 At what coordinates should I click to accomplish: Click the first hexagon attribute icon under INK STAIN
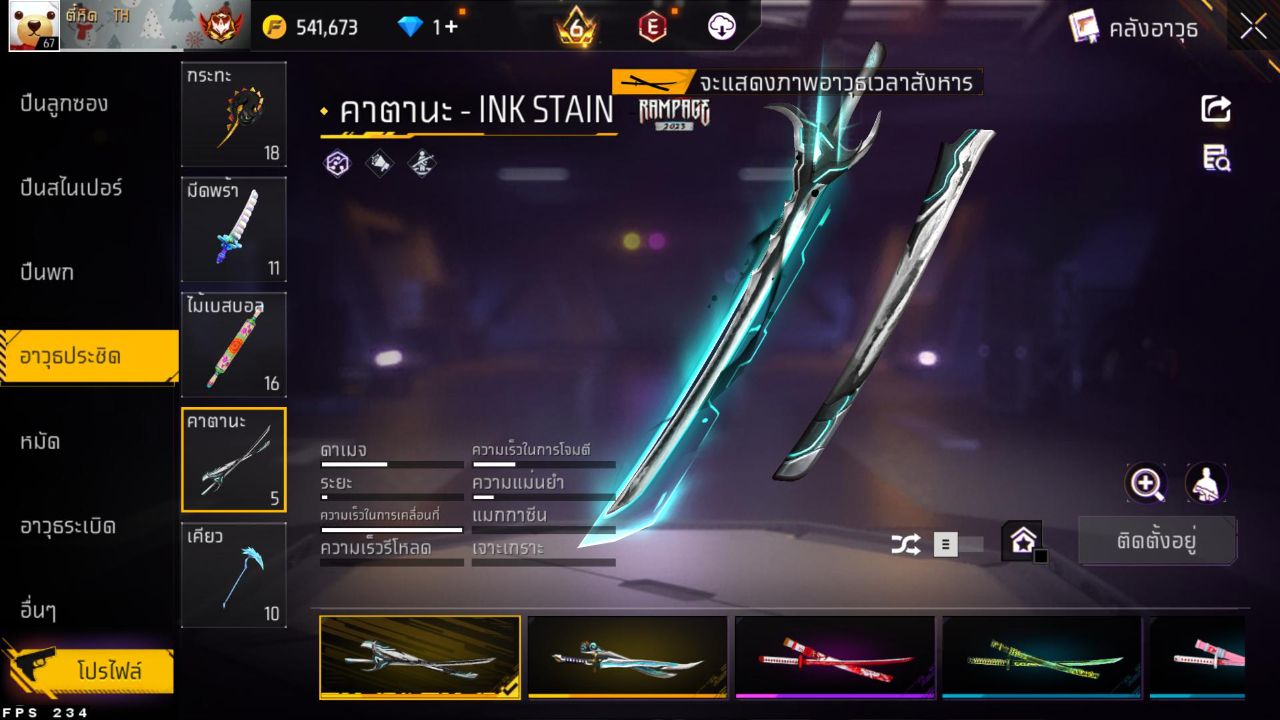click(336, 163)
